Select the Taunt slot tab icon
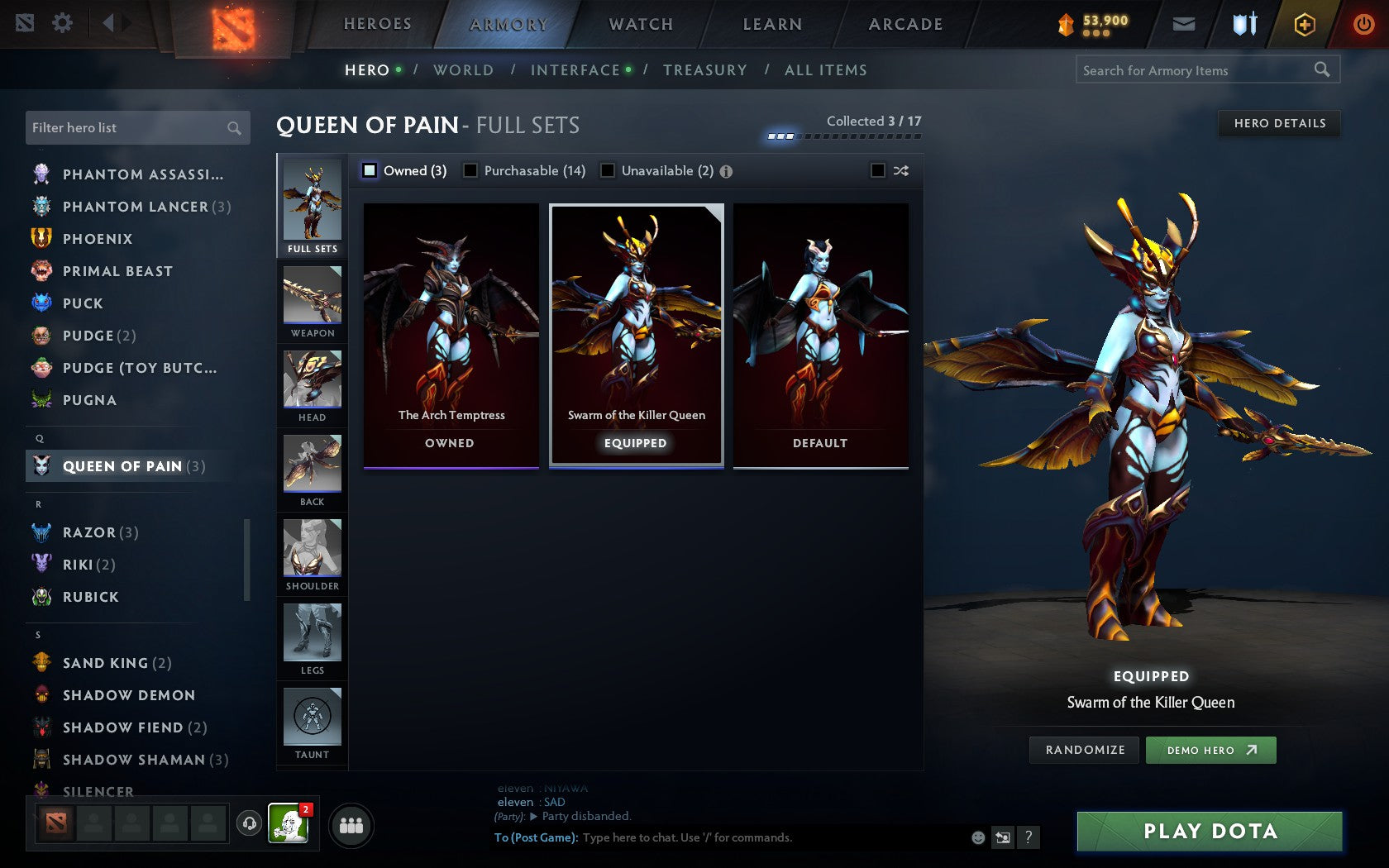 pyautogui.click(x=312, y=718)
